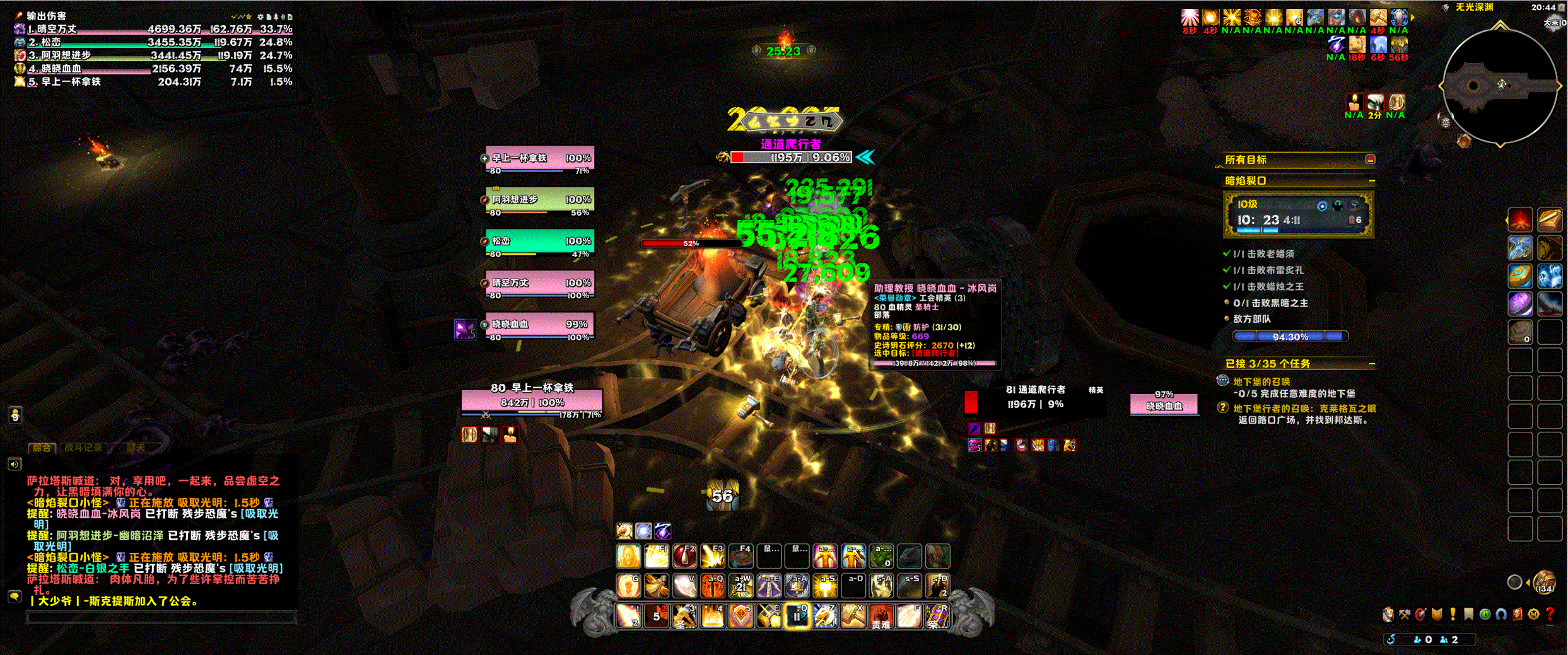The width and height of the screenshot is (1568, 655).
Task: Use the hammer ability bound to X
Action: (853, 616)
